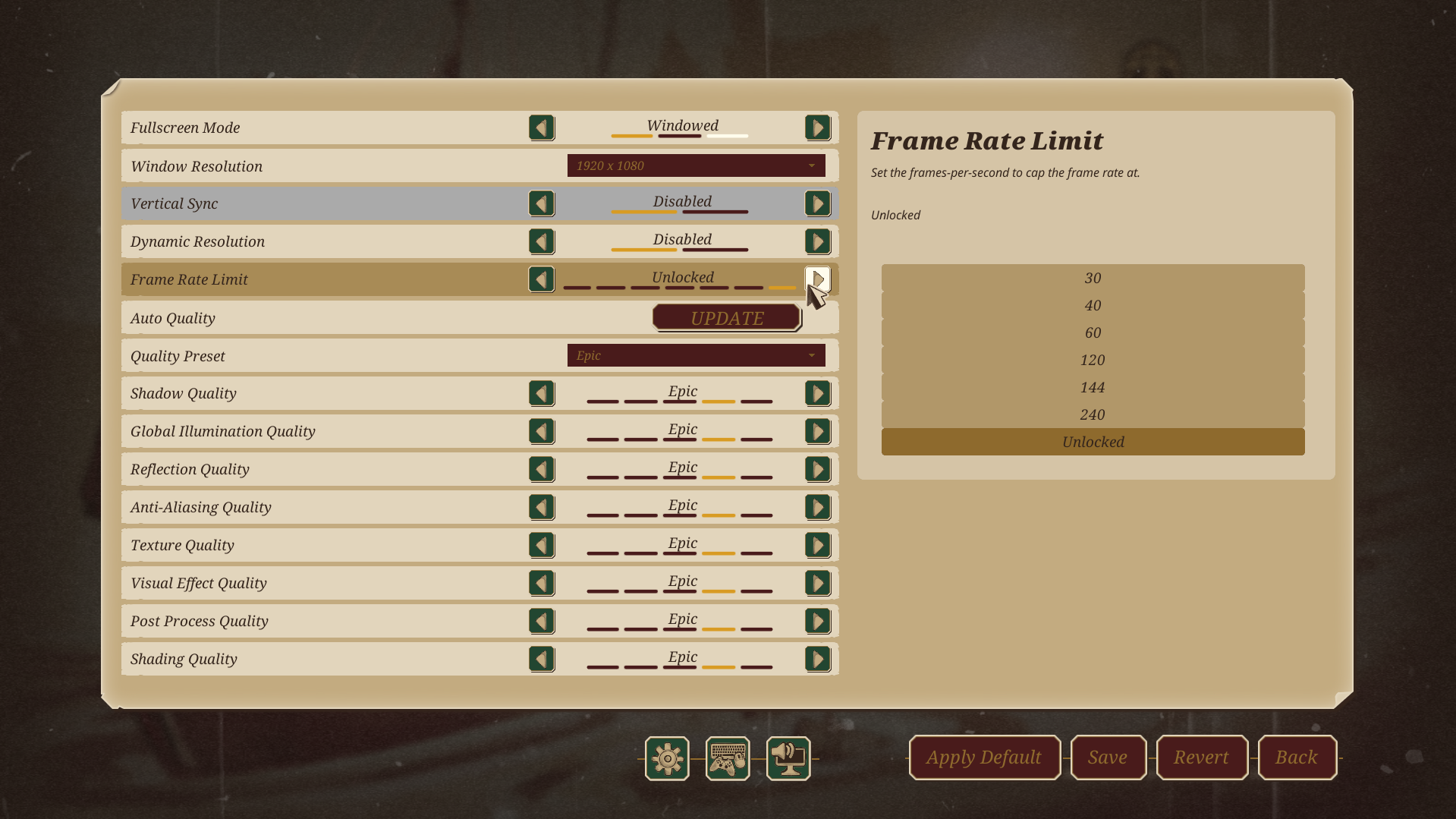Click the right arrow on Frame Rate Limit
The image size is (1456, 819).
[817, 279]
